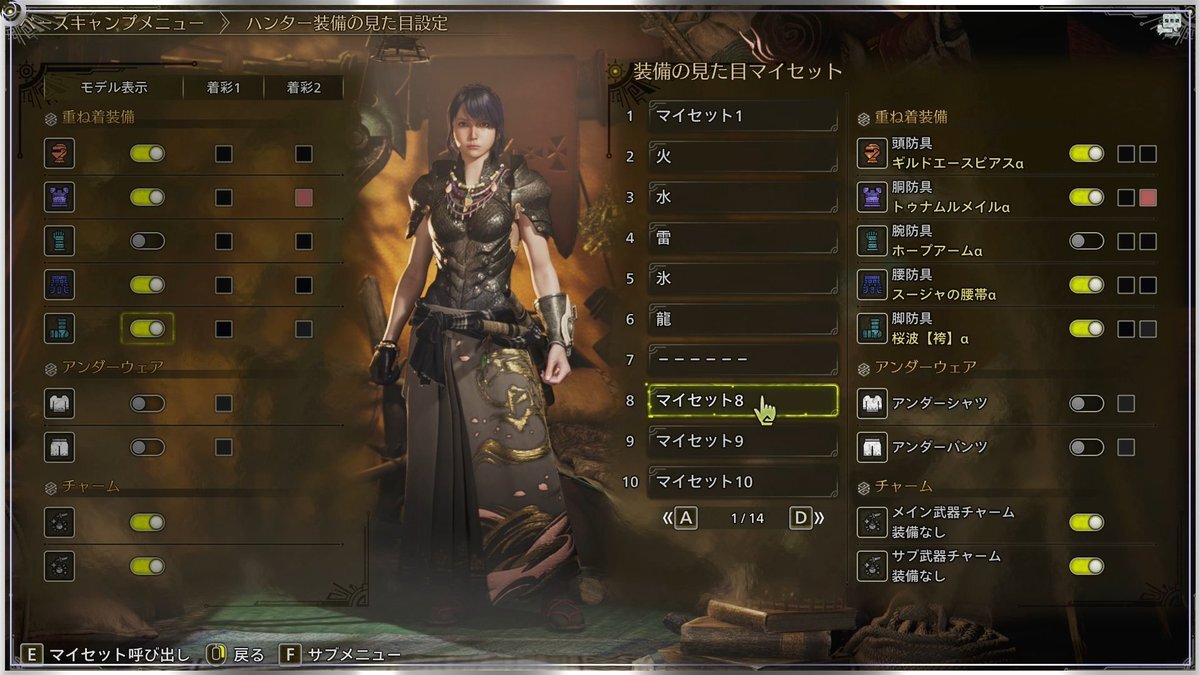Toggle head armor ギルドエースピアスα display
The width and height of the screenshot is (1200, 675).
pos(1086,154)
